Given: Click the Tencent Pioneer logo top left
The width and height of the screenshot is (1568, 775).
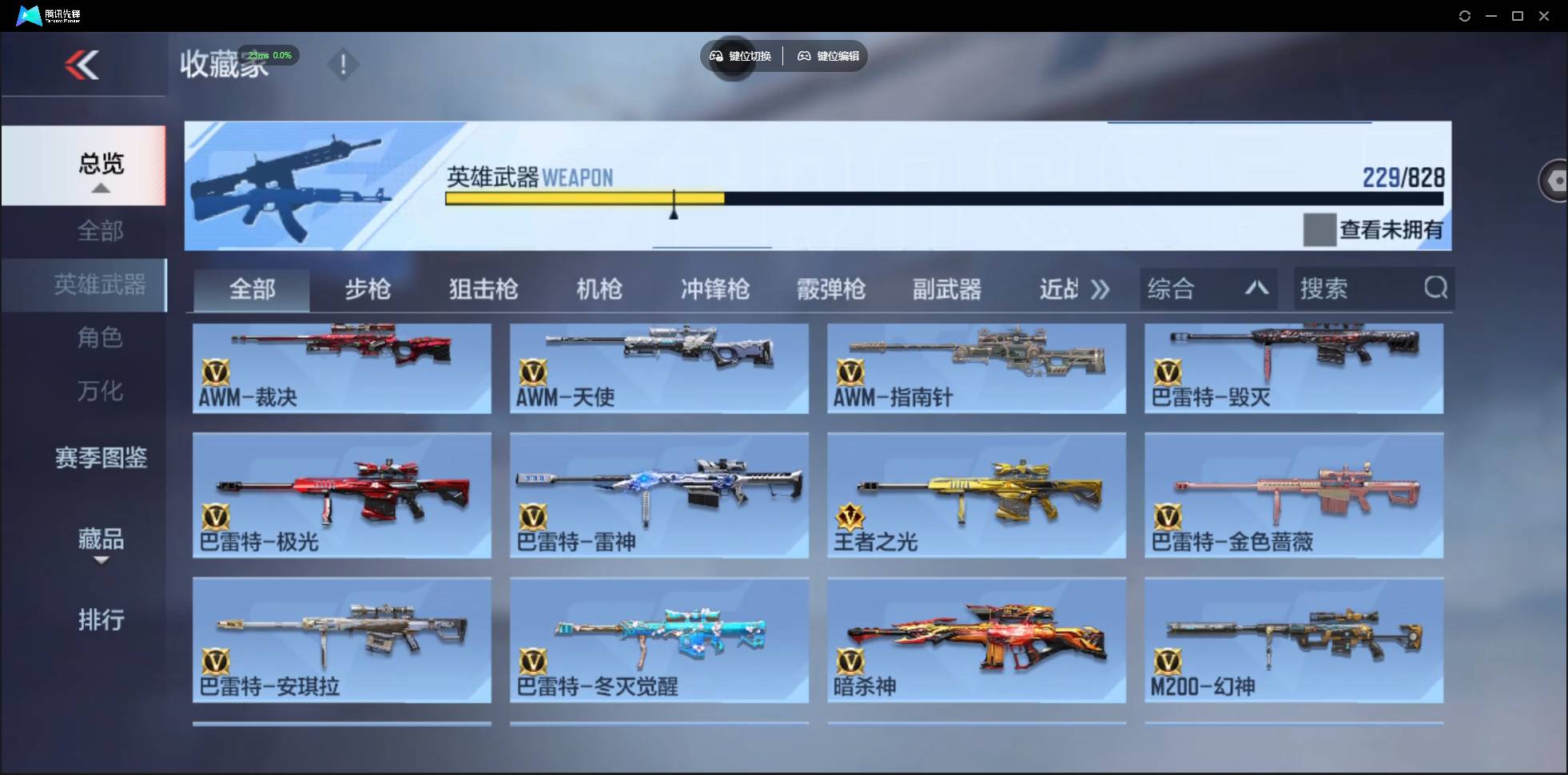Looking at the screenshot, I should [x=29, y=14].
